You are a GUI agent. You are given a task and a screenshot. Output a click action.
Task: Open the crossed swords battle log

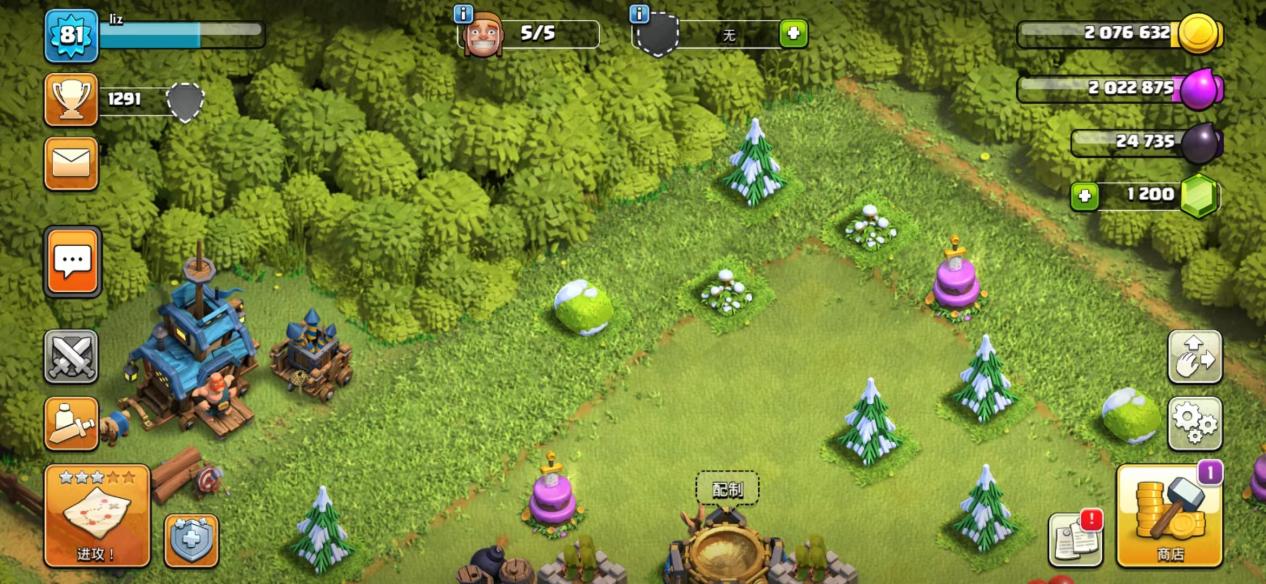point(71,356)
